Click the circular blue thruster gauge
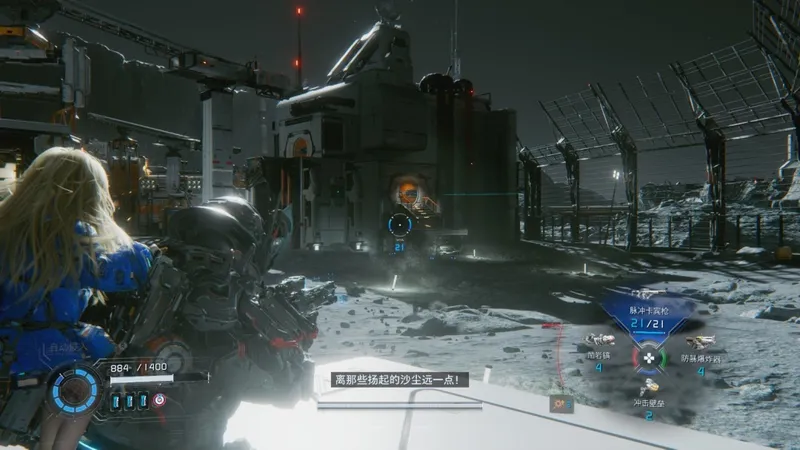 pos(75,389)
